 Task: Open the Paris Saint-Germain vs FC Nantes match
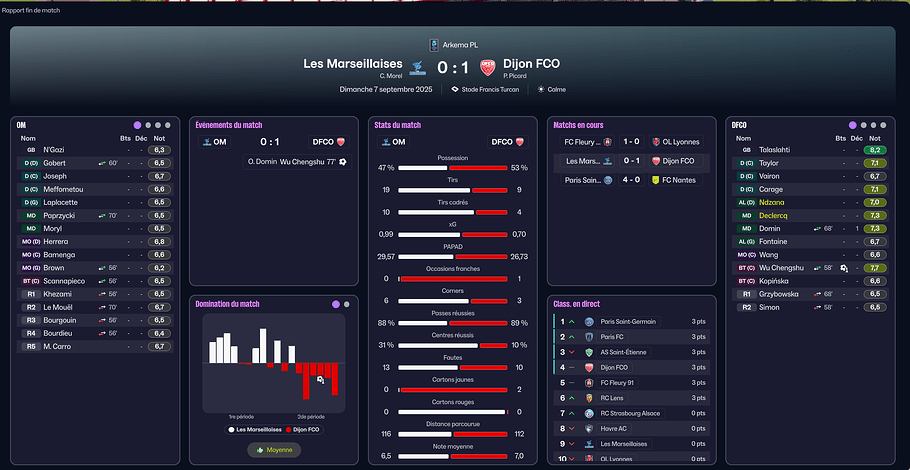point(631,180)
